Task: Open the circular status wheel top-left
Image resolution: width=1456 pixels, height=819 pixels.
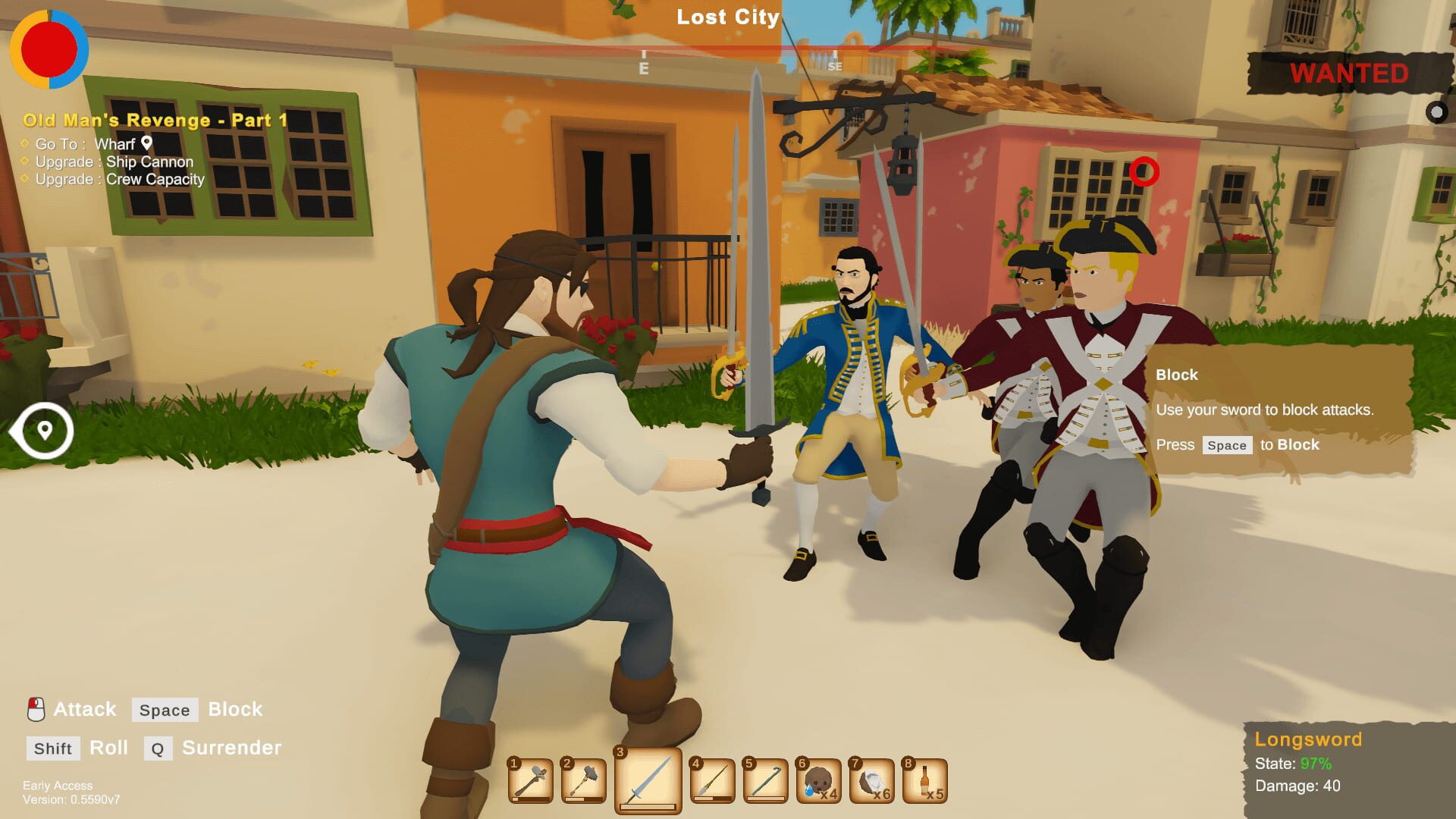Action: [x=48, y=48]
